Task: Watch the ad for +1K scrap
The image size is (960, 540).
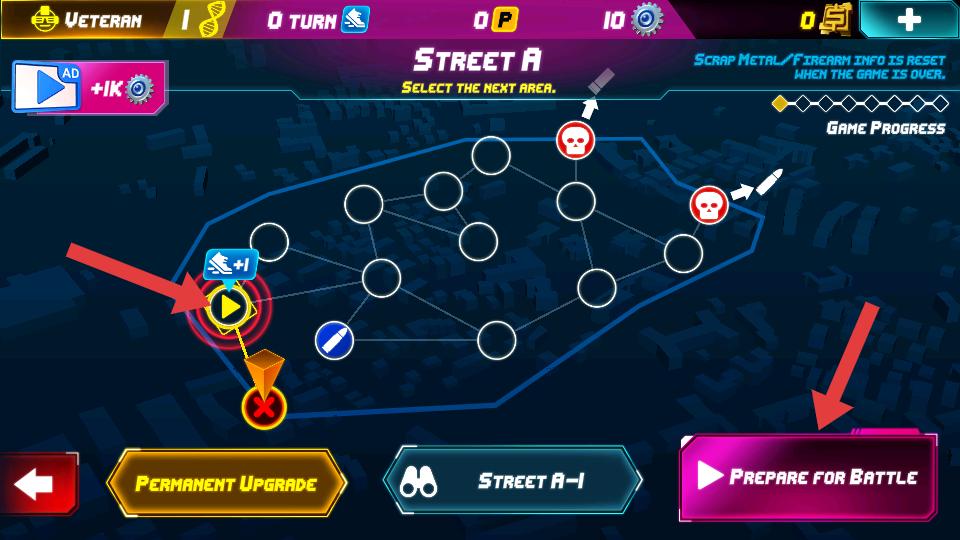Action: (x=88, y=88)
